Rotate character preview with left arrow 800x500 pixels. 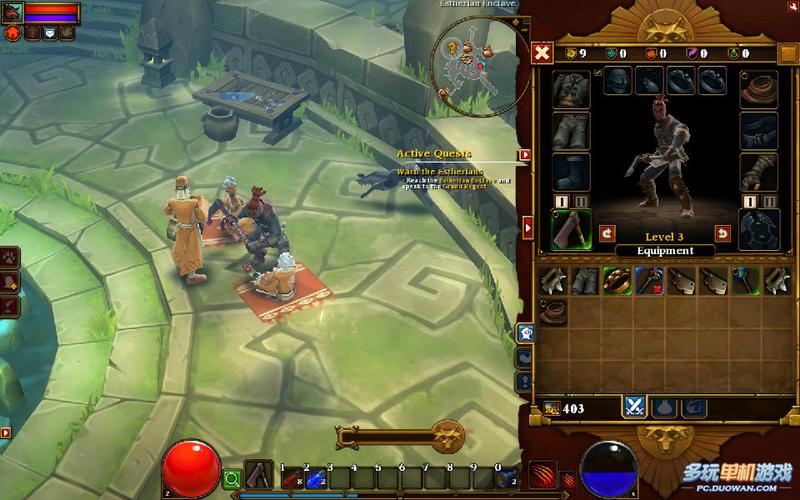[x=607, y=233]
